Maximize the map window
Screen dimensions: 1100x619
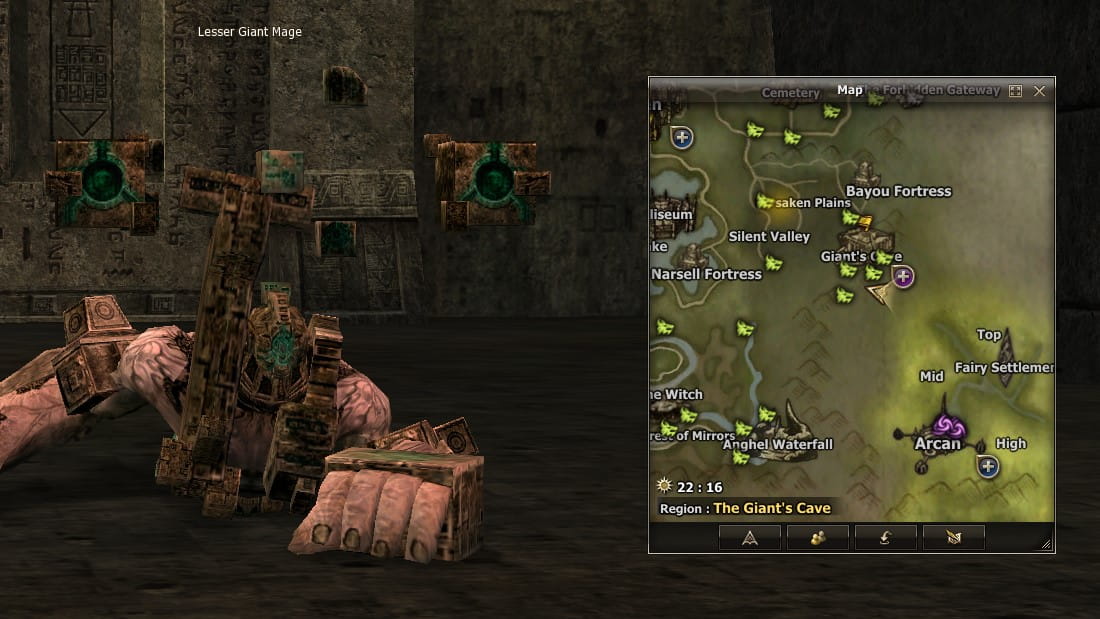pos(1015,91)
